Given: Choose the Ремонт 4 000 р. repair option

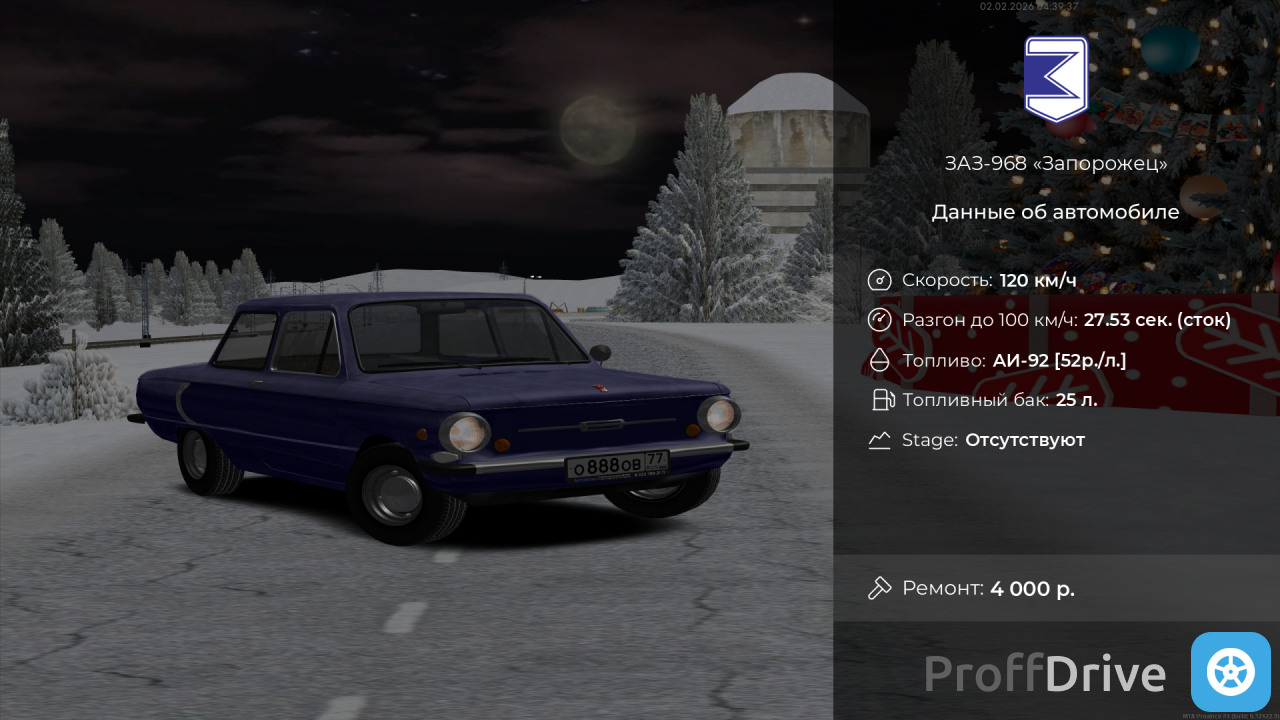Looking at the screenshot, I should click(x=987, y=588).
